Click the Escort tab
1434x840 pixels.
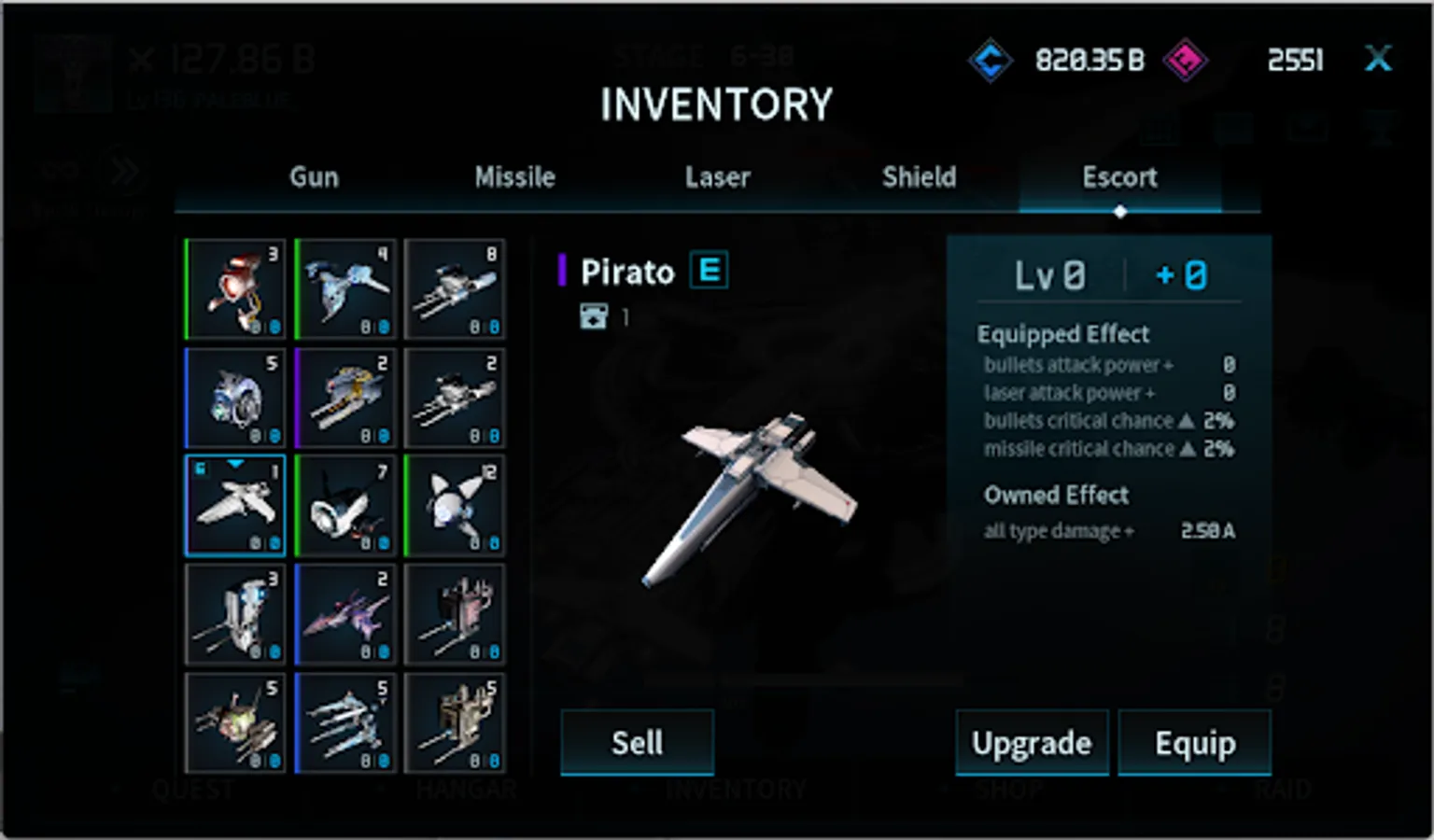point(1119,176)
